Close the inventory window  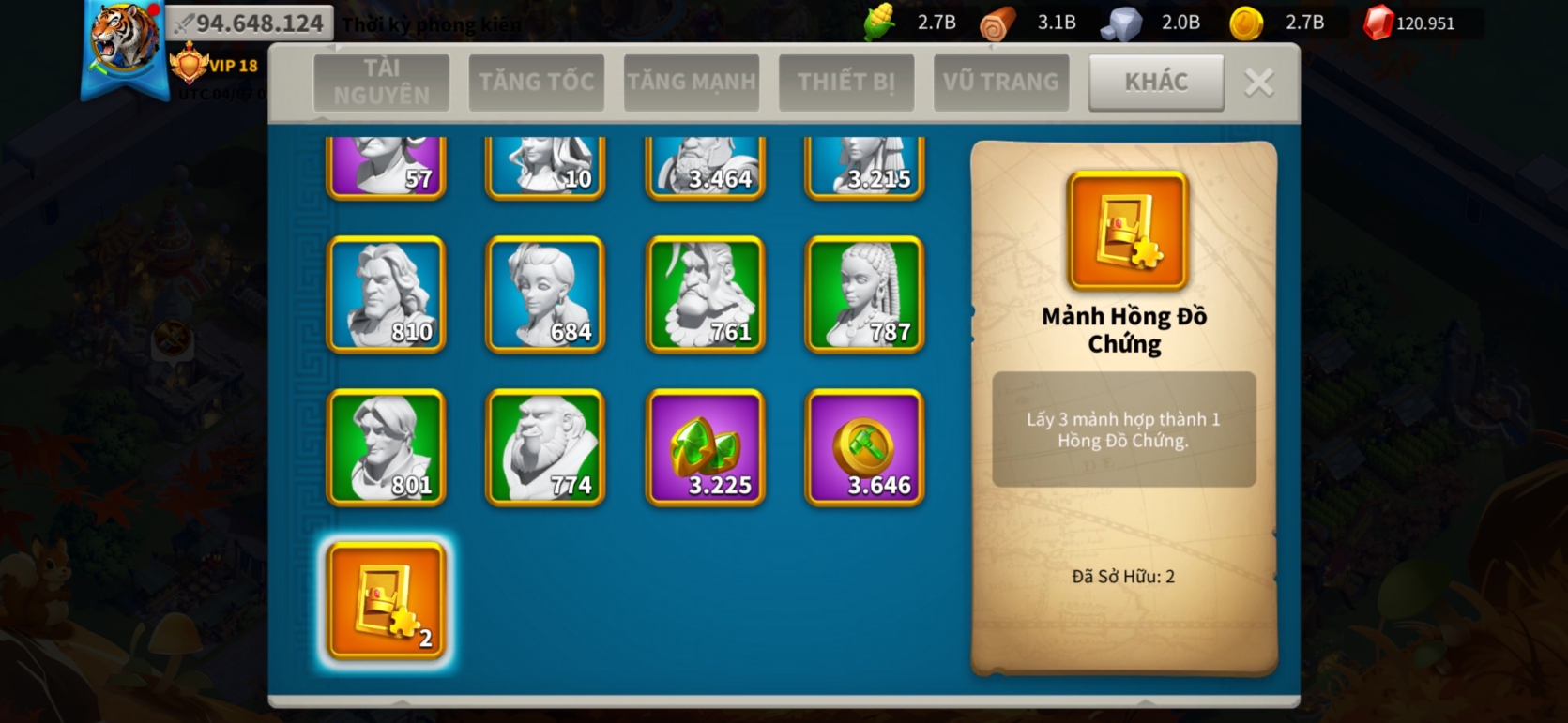click(x=1259, y=83)
